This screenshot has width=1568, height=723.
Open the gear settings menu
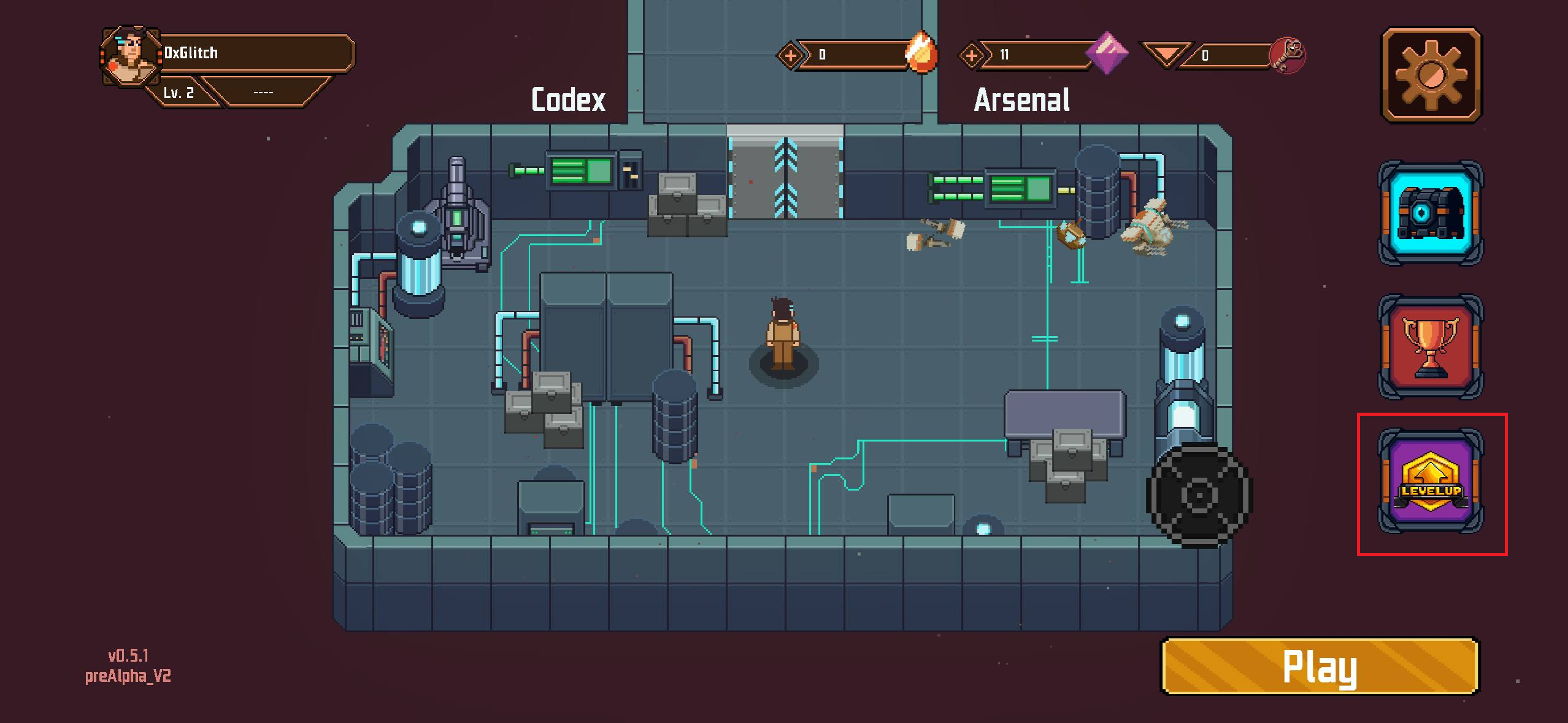coord(1431,75)
